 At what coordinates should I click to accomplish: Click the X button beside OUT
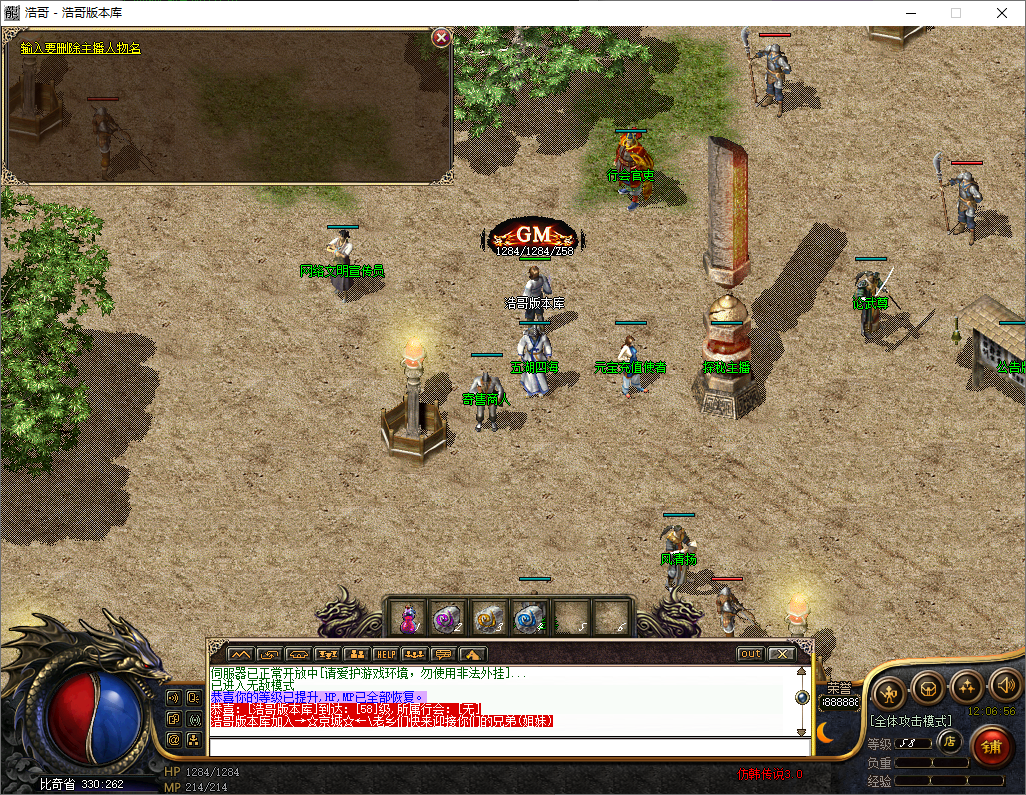pyautogui.click(x=781, y=654)
